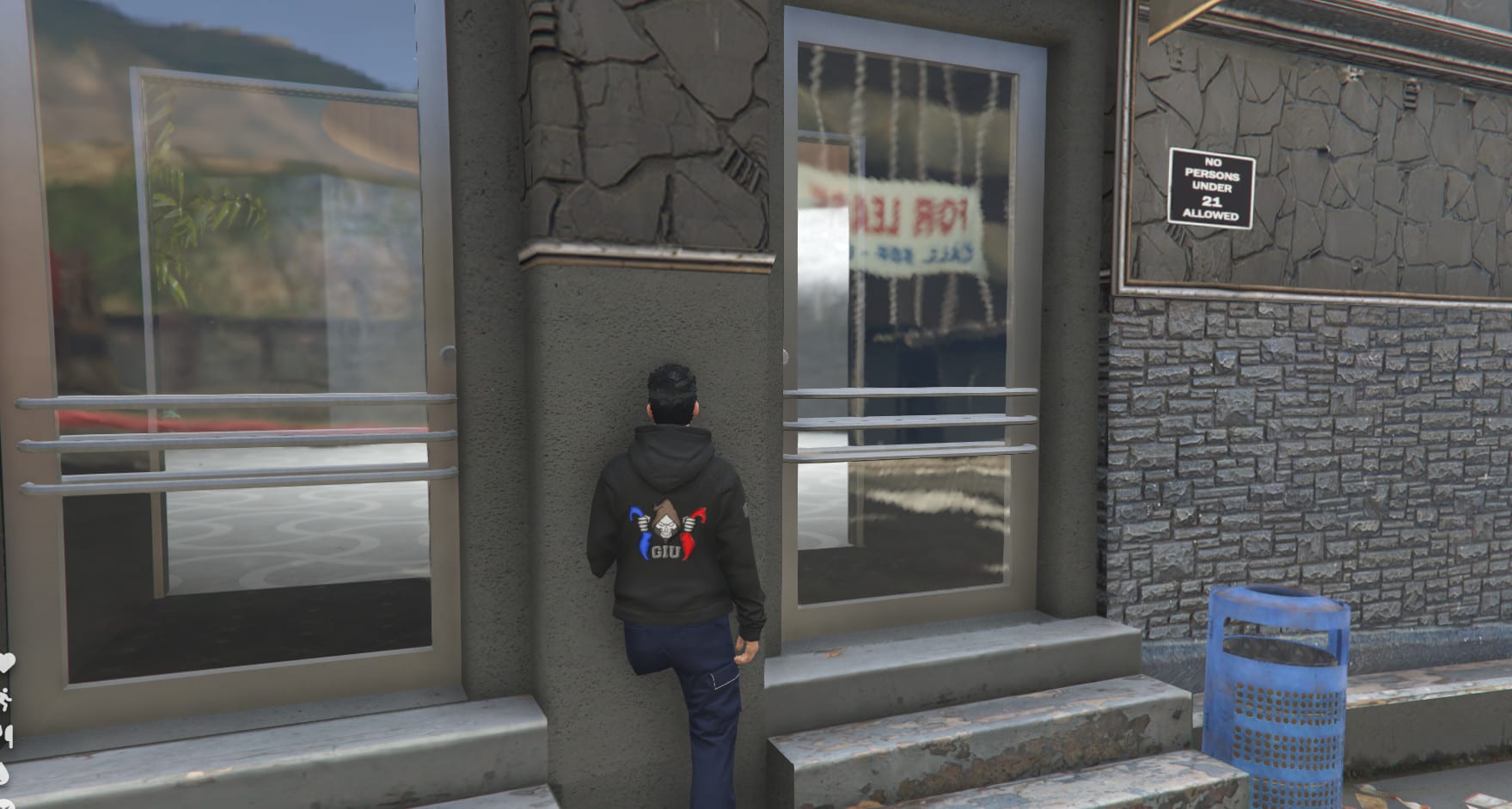This screenshot has height=809, width=1512.
Task: Select the running figure stamina icon
Action: [x=6, y=699]
